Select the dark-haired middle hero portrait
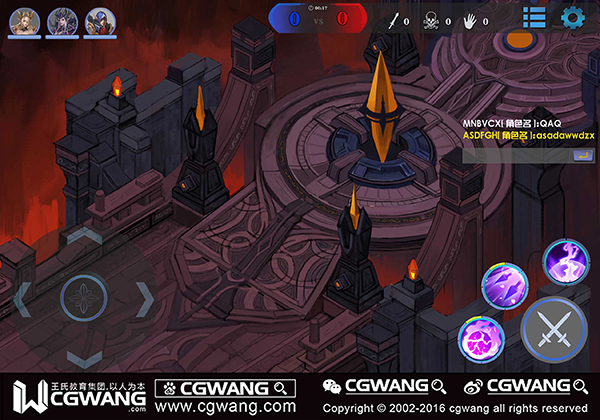600x420 pixels. pos(63,20)
